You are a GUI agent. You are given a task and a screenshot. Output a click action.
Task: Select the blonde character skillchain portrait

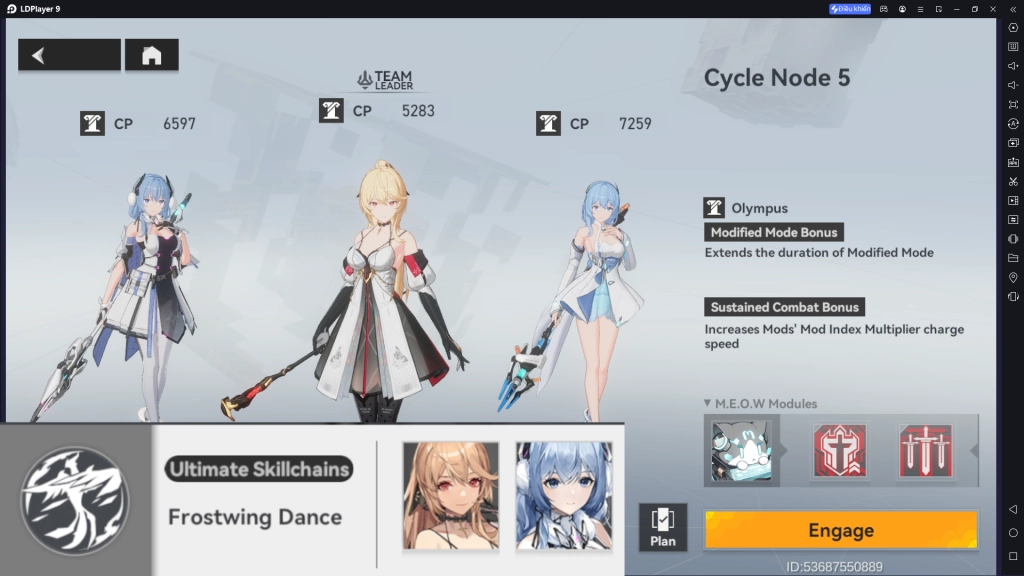[450, 495]
